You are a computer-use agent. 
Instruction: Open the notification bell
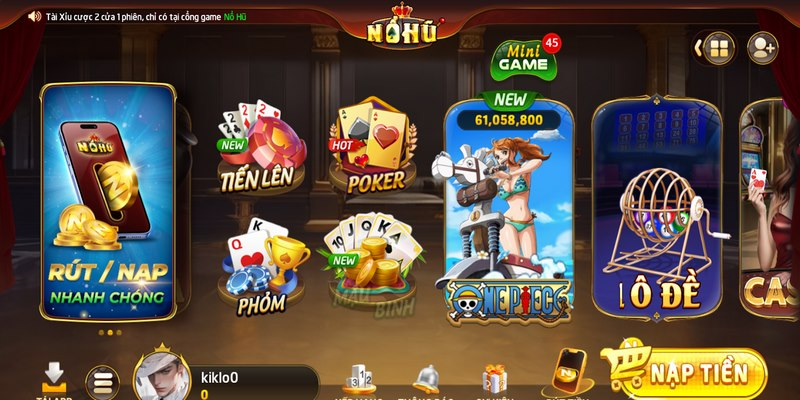[428, 380]
